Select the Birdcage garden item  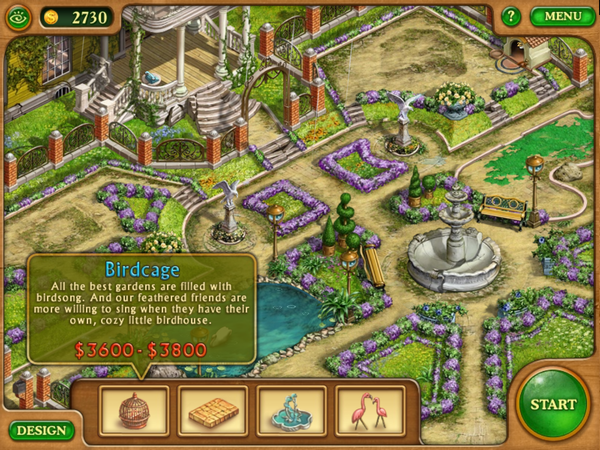coord(134,410)
